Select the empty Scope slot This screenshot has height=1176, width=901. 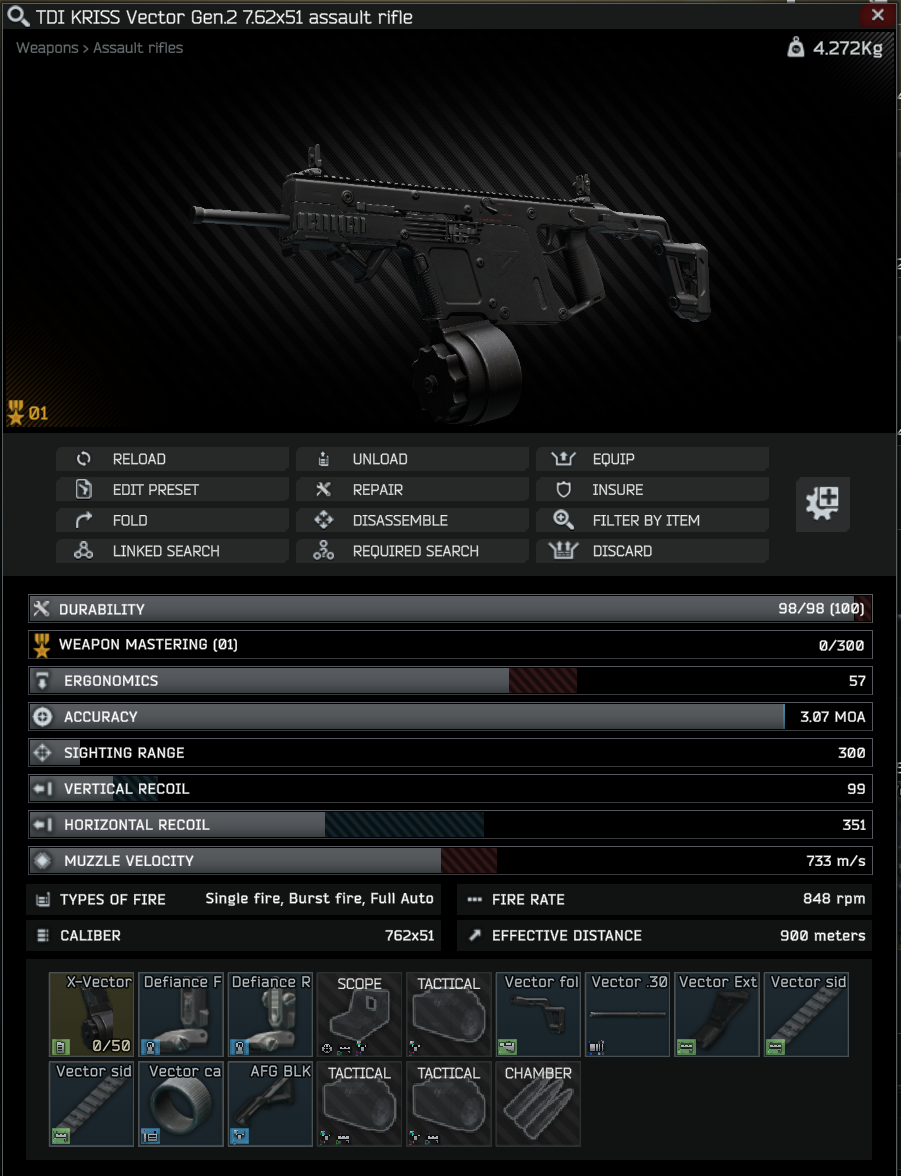[x=360, y=1015]
